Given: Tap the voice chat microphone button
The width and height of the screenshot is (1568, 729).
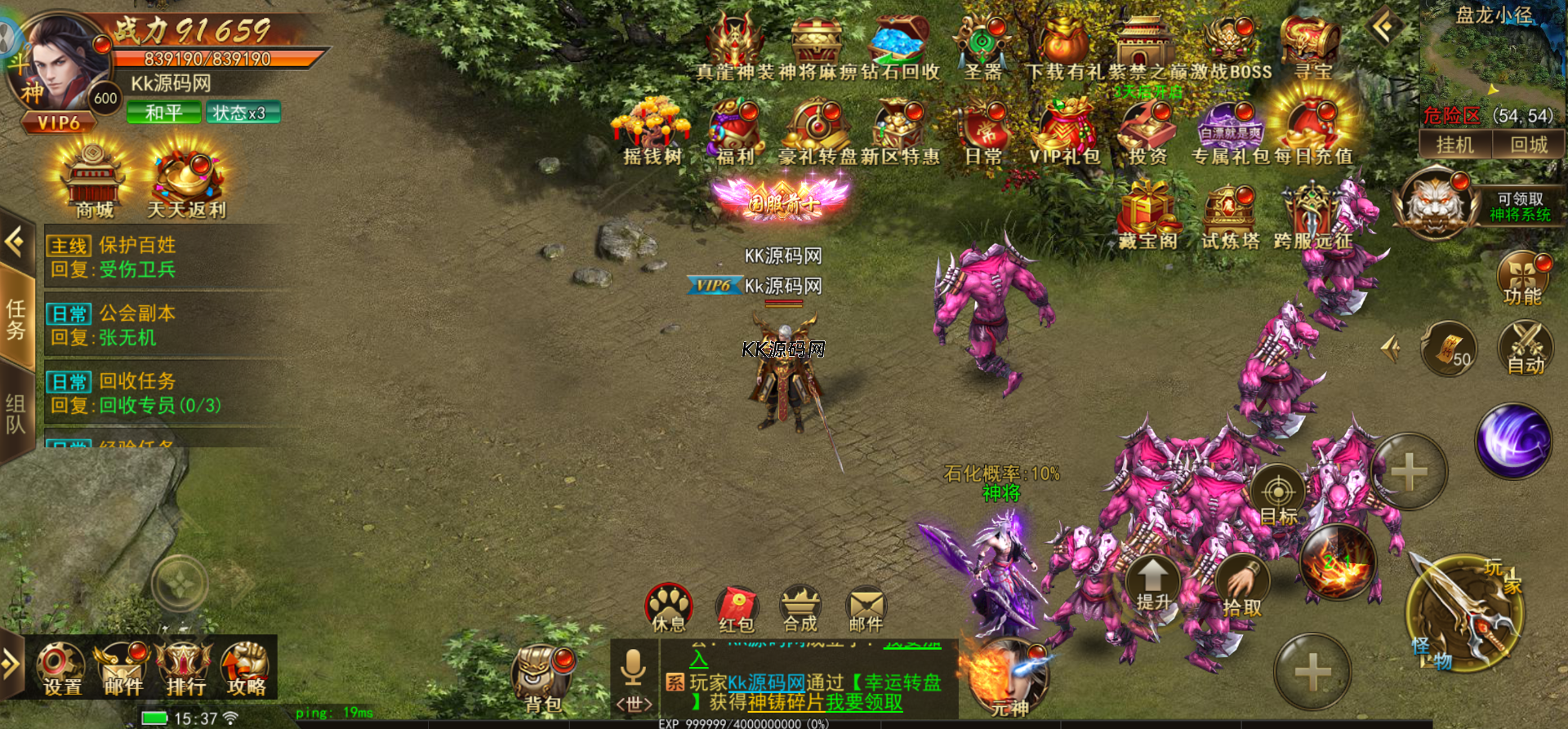Looking at the screenshot, I should pos(633,667).
